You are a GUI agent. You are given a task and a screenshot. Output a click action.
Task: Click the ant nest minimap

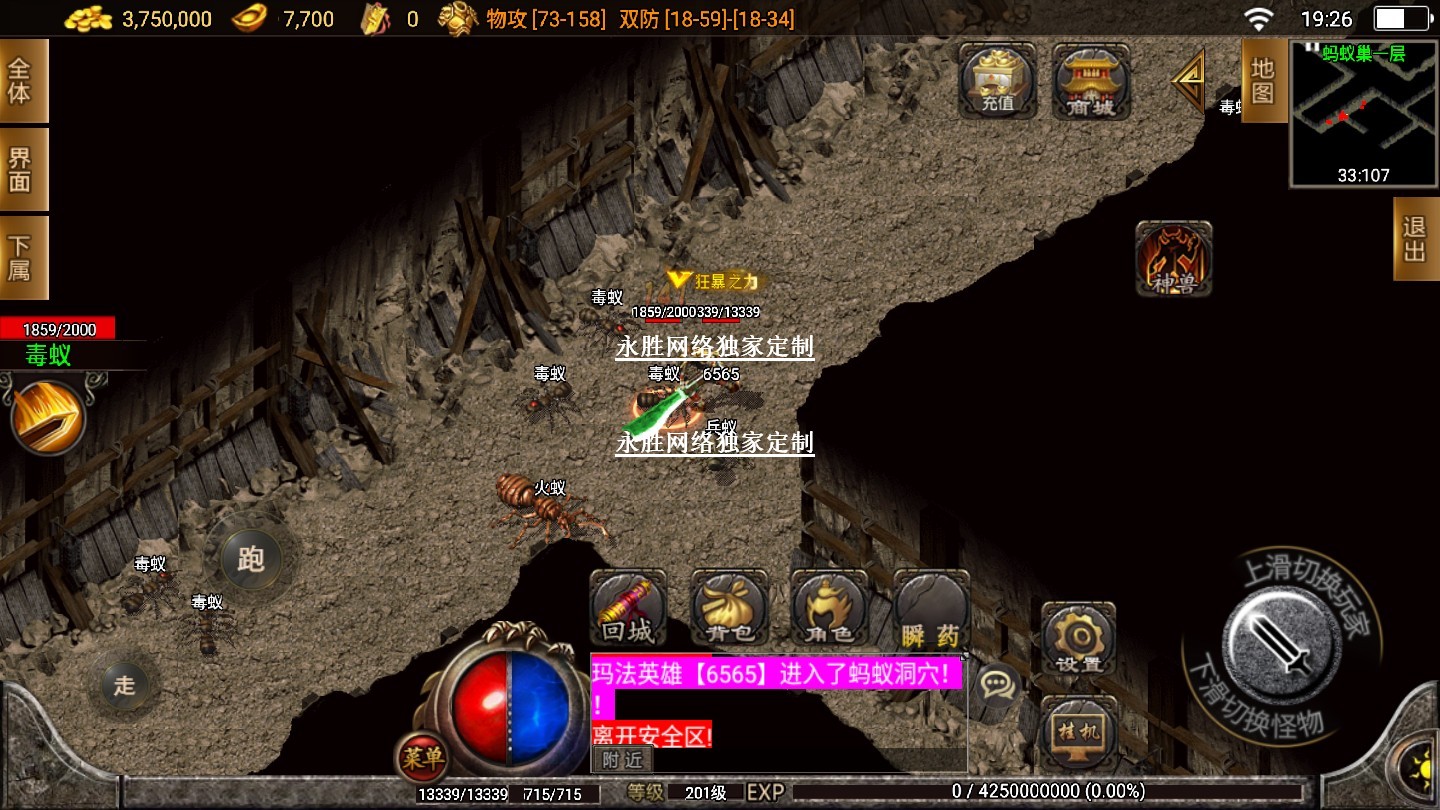point(1363,113)
